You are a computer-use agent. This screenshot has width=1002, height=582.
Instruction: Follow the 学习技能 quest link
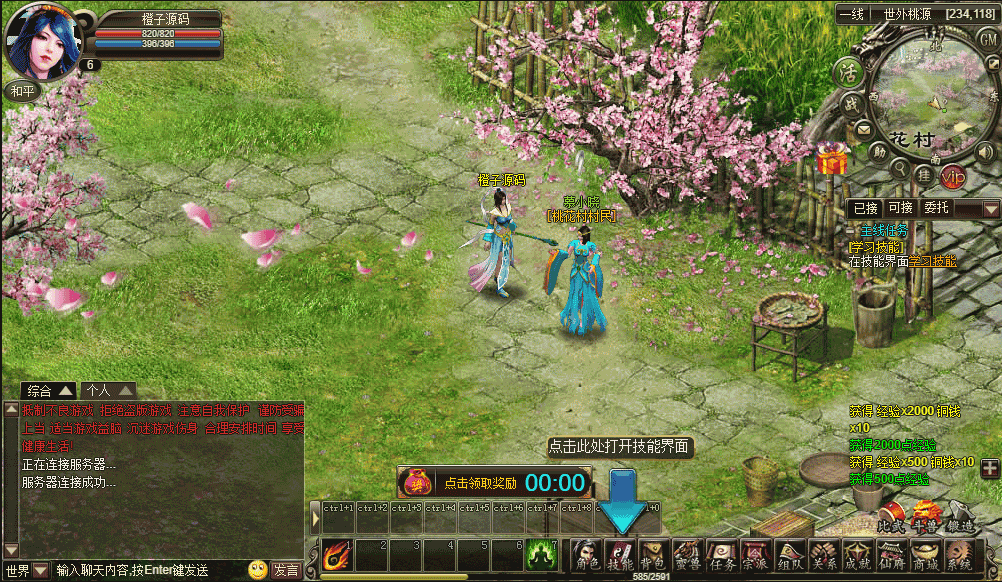pos(932,261)
